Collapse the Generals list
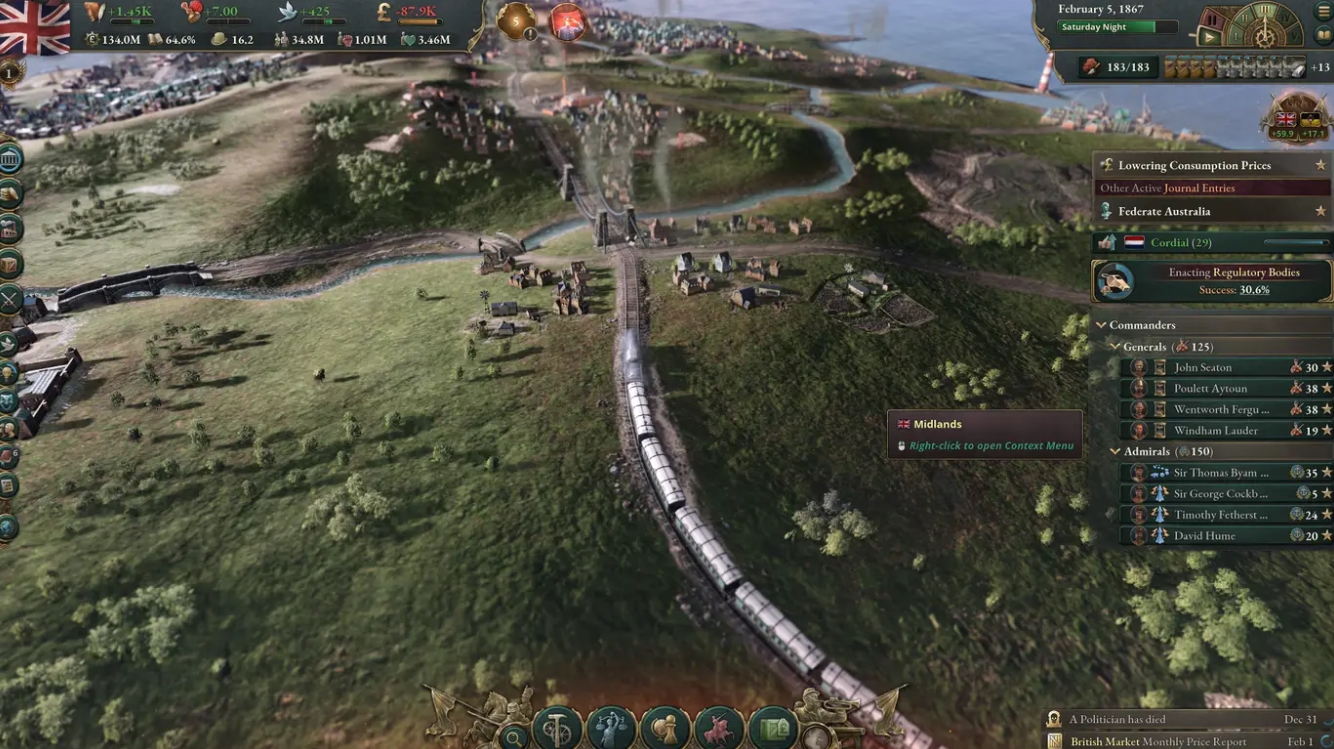Image resolution: width=1334 pixels, height=749 pixels. [1114, 346]
